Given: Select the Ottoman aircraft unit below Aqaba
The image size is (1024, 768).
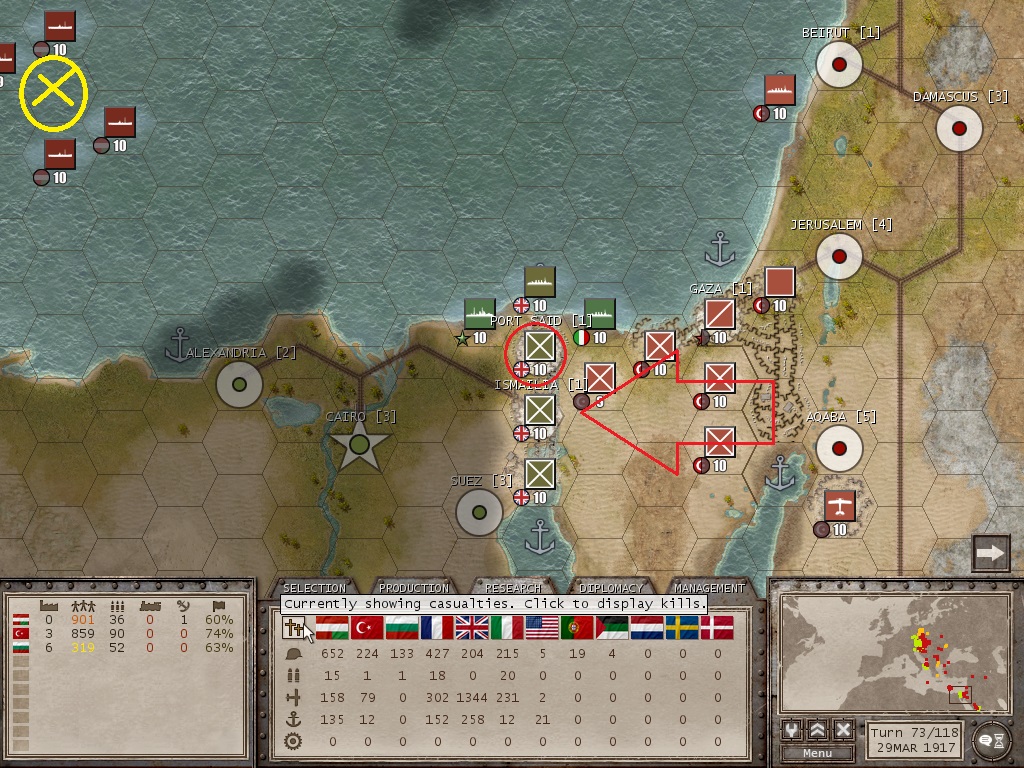Looking at the screenshot, I should (x=840, y=506).
